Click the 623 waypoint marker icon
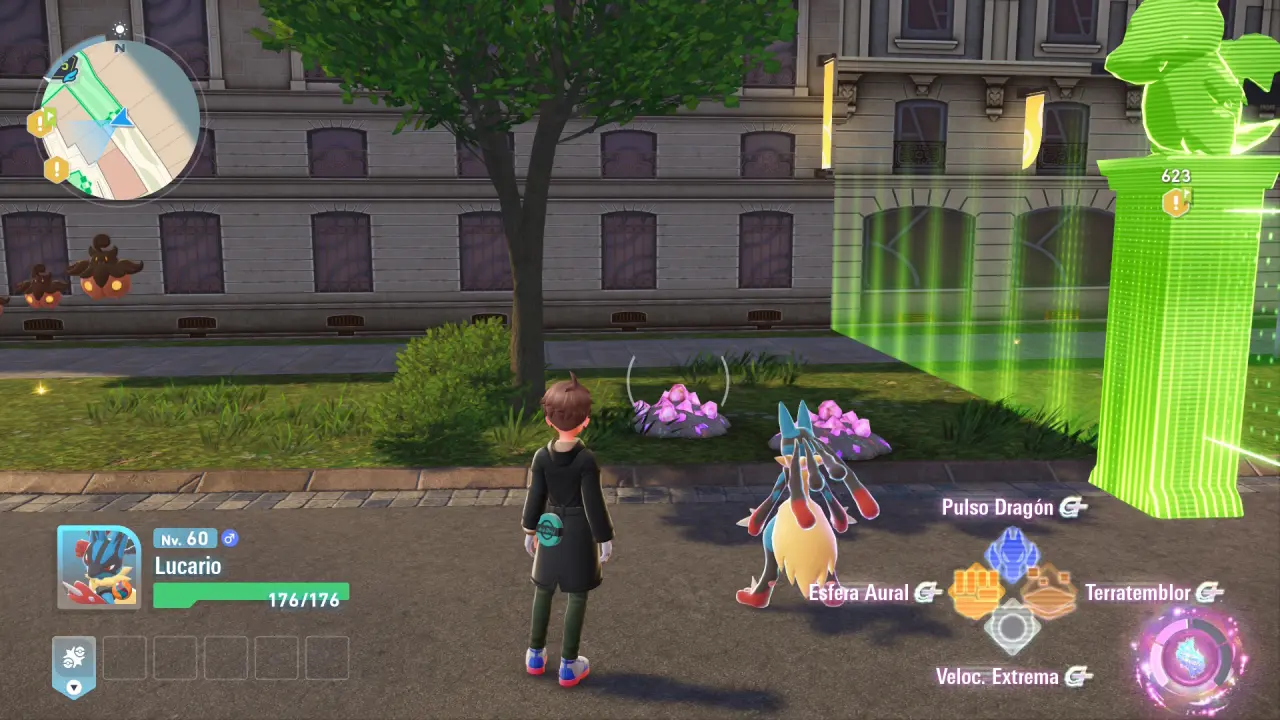 pos(1175,202)
